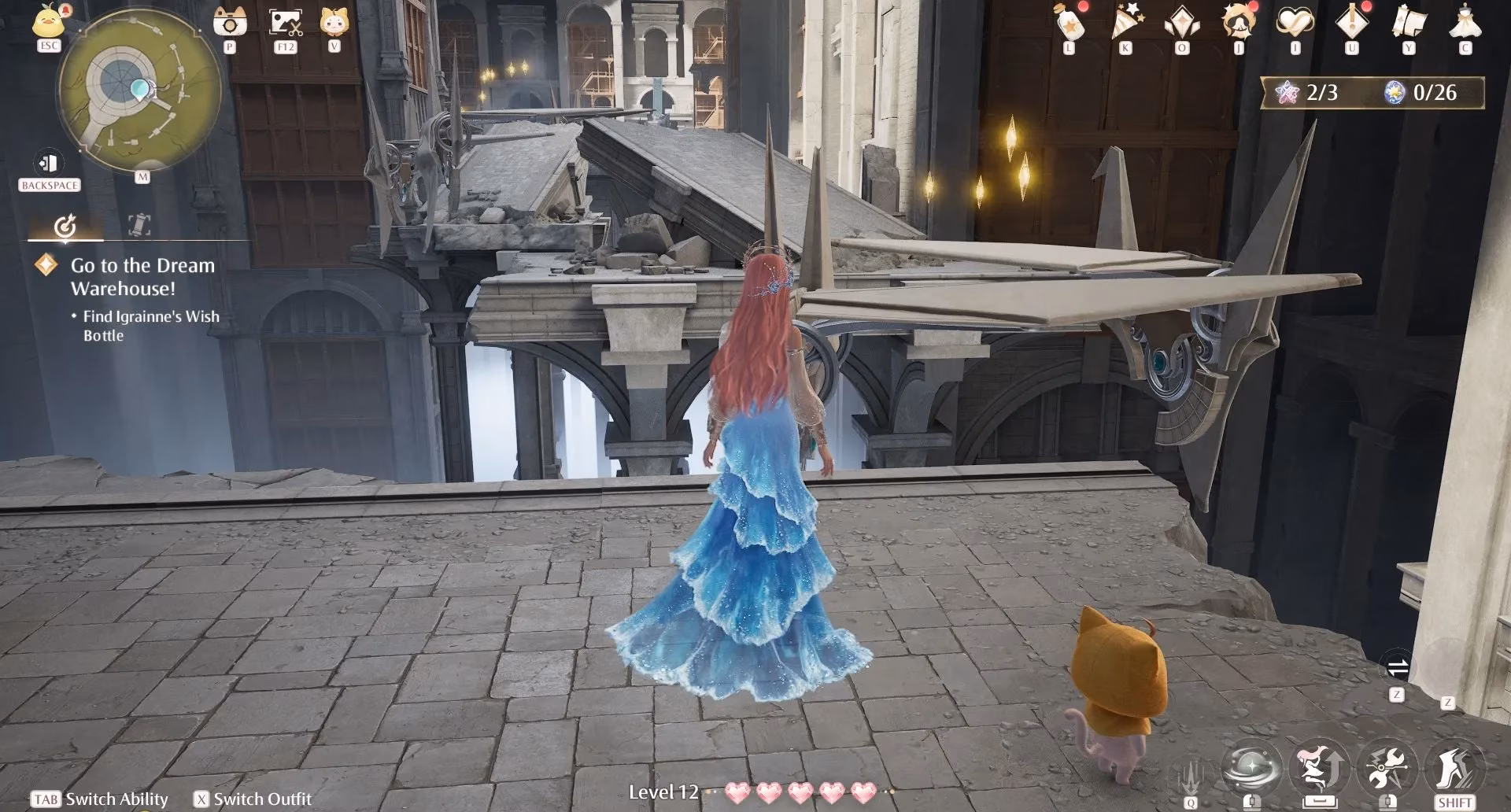
Task: Switch to the quest tracker target tab
Action: [x=66, y=227]
